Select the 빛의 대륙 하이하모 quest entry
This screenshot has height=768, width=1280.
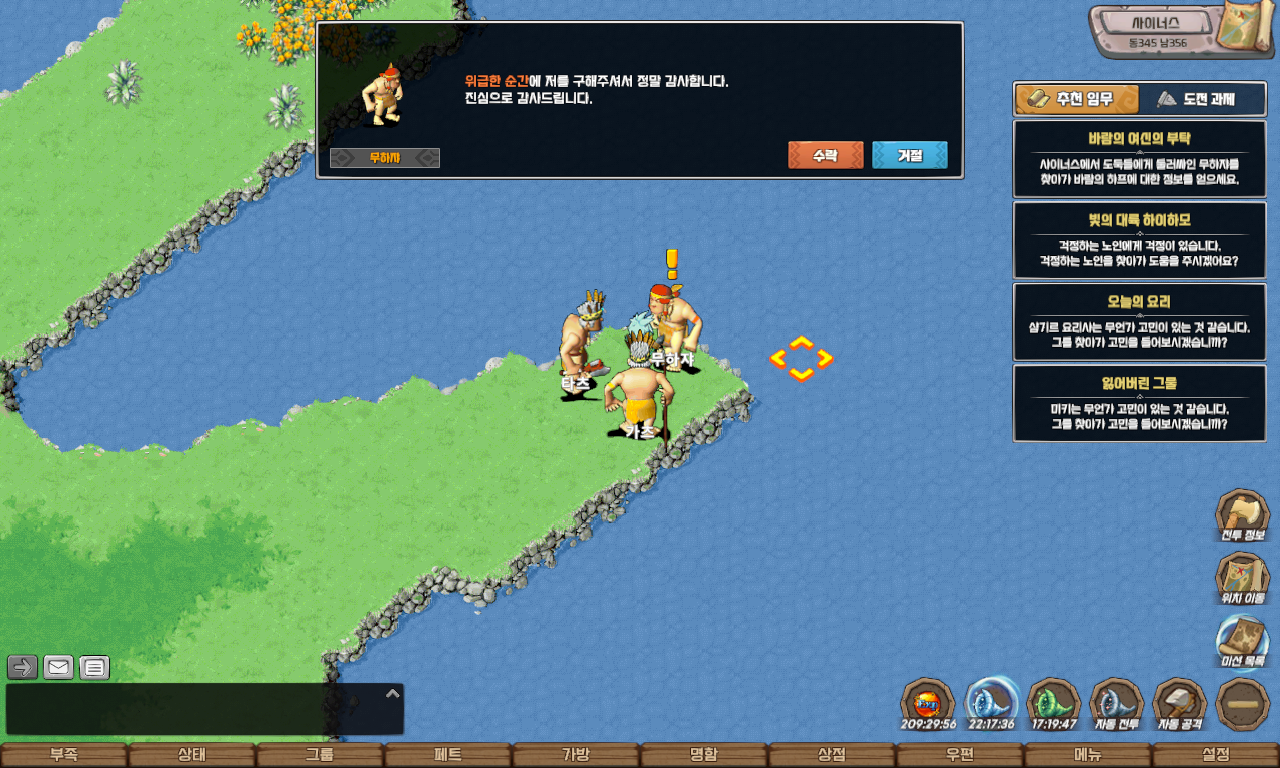[1139, 240]
